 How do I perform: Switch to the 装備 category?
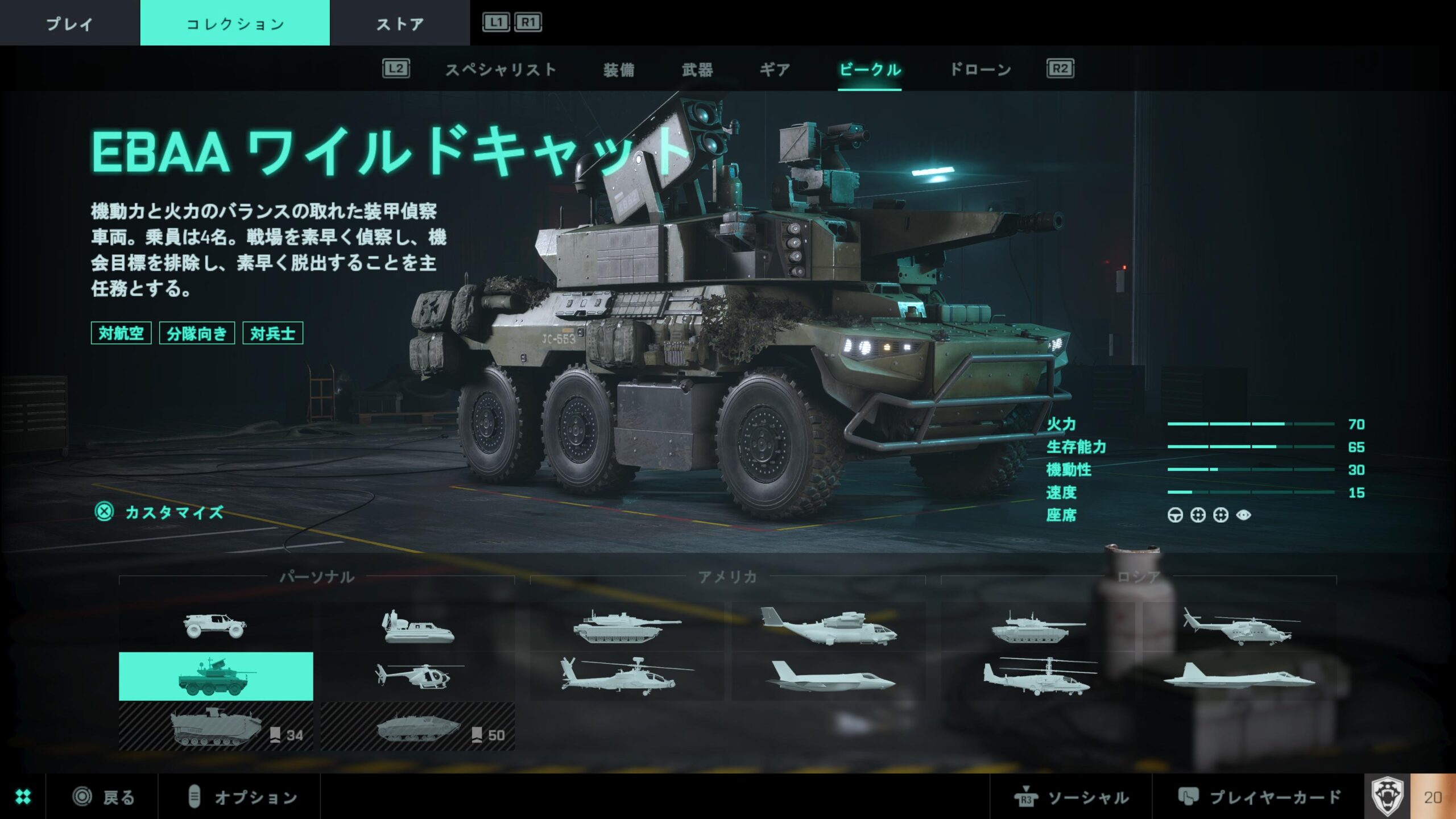(x=619, y=70)
